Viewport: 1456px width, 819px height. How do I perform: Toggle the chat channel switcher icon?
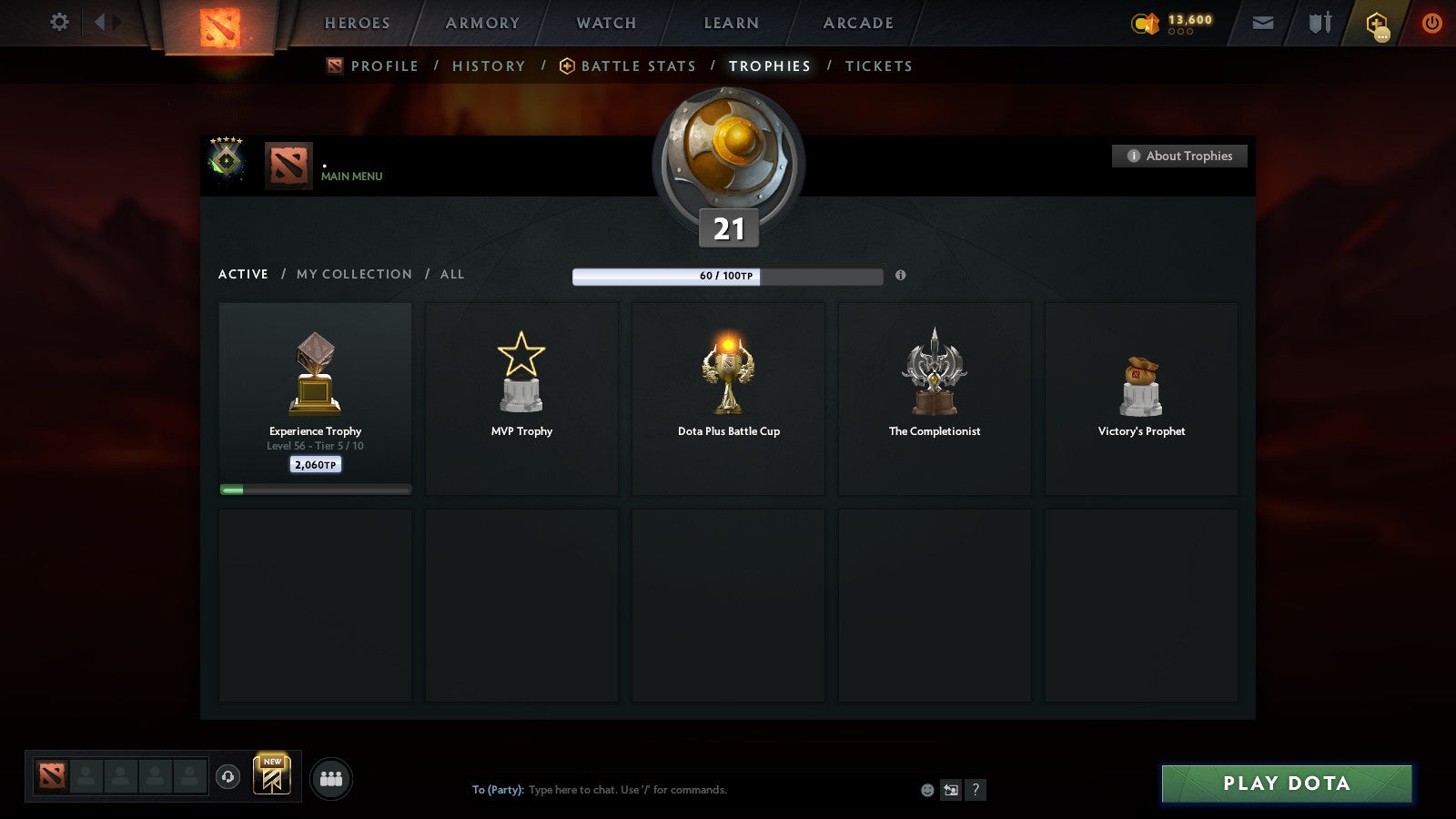950,790
